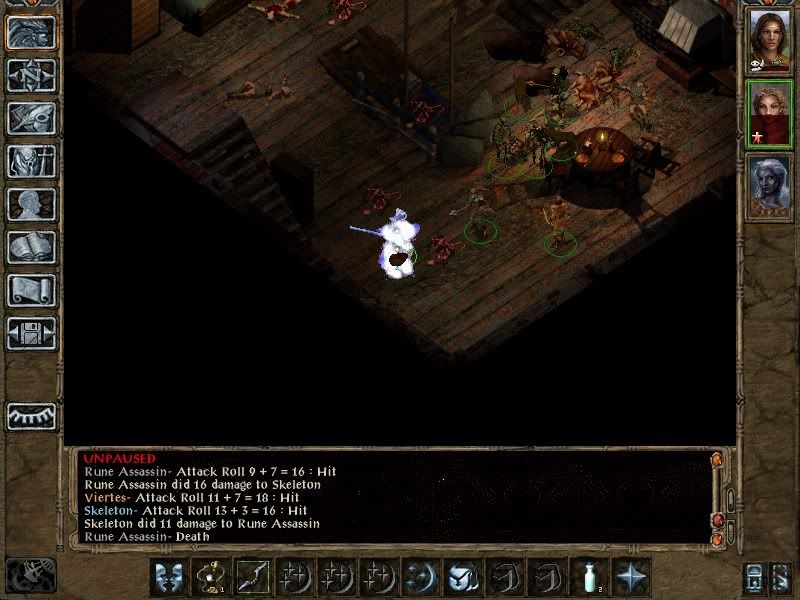The height and width of the screenshot is (600, 800).
Task: Select the brown-haired woman portrait
Action: click(769, 40)
